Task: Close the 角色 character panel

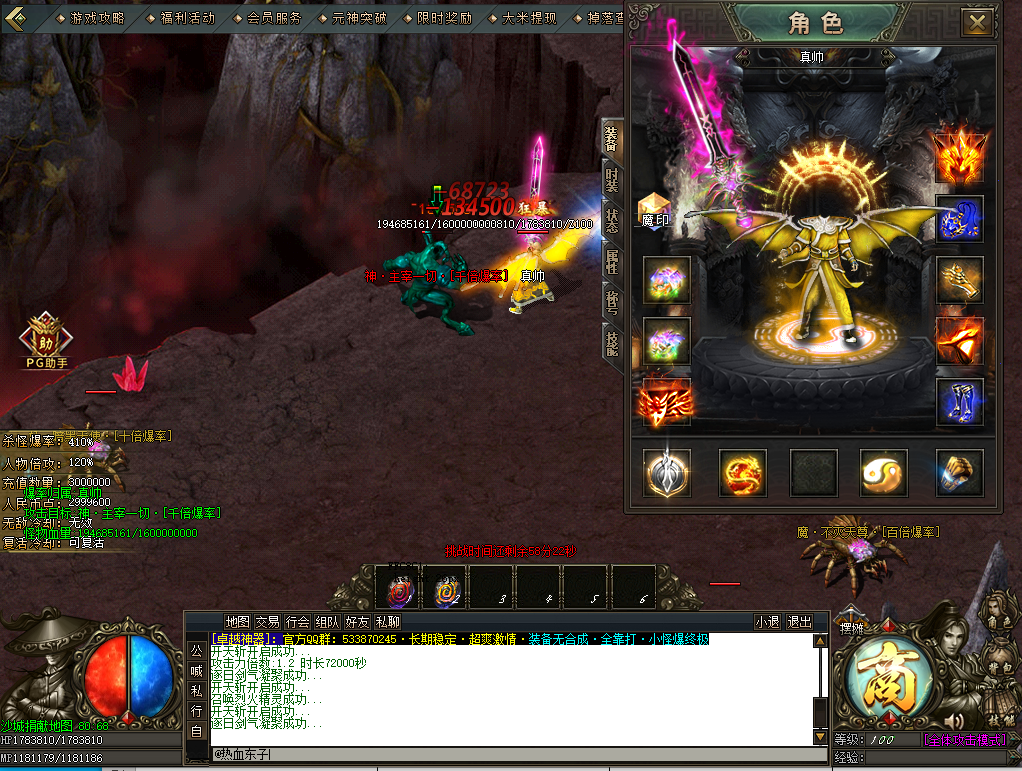Action: pyautogui.click(x=977, y=22)
